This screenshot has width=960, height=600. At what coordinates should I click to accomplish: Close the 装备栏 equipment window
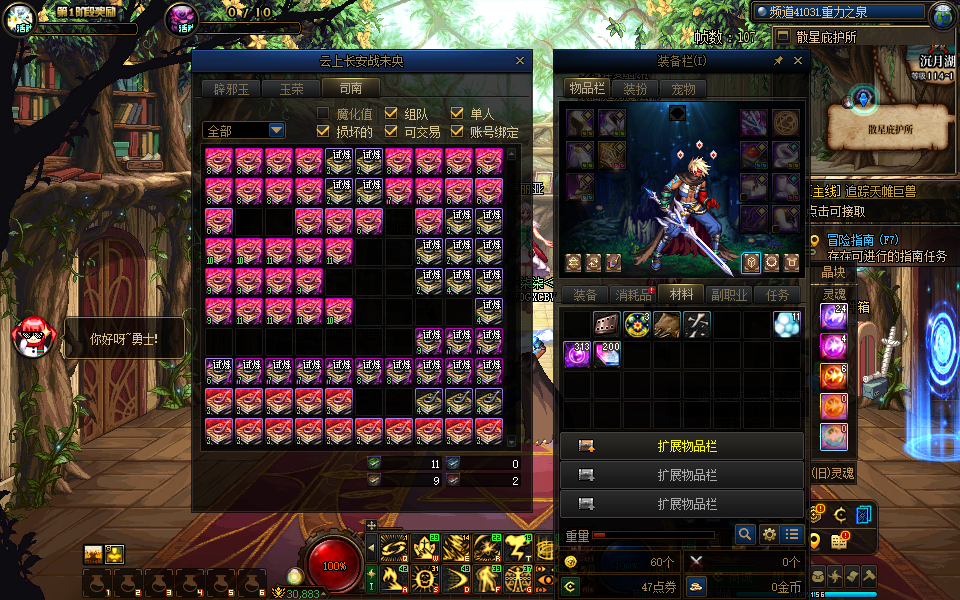[798, 61]
